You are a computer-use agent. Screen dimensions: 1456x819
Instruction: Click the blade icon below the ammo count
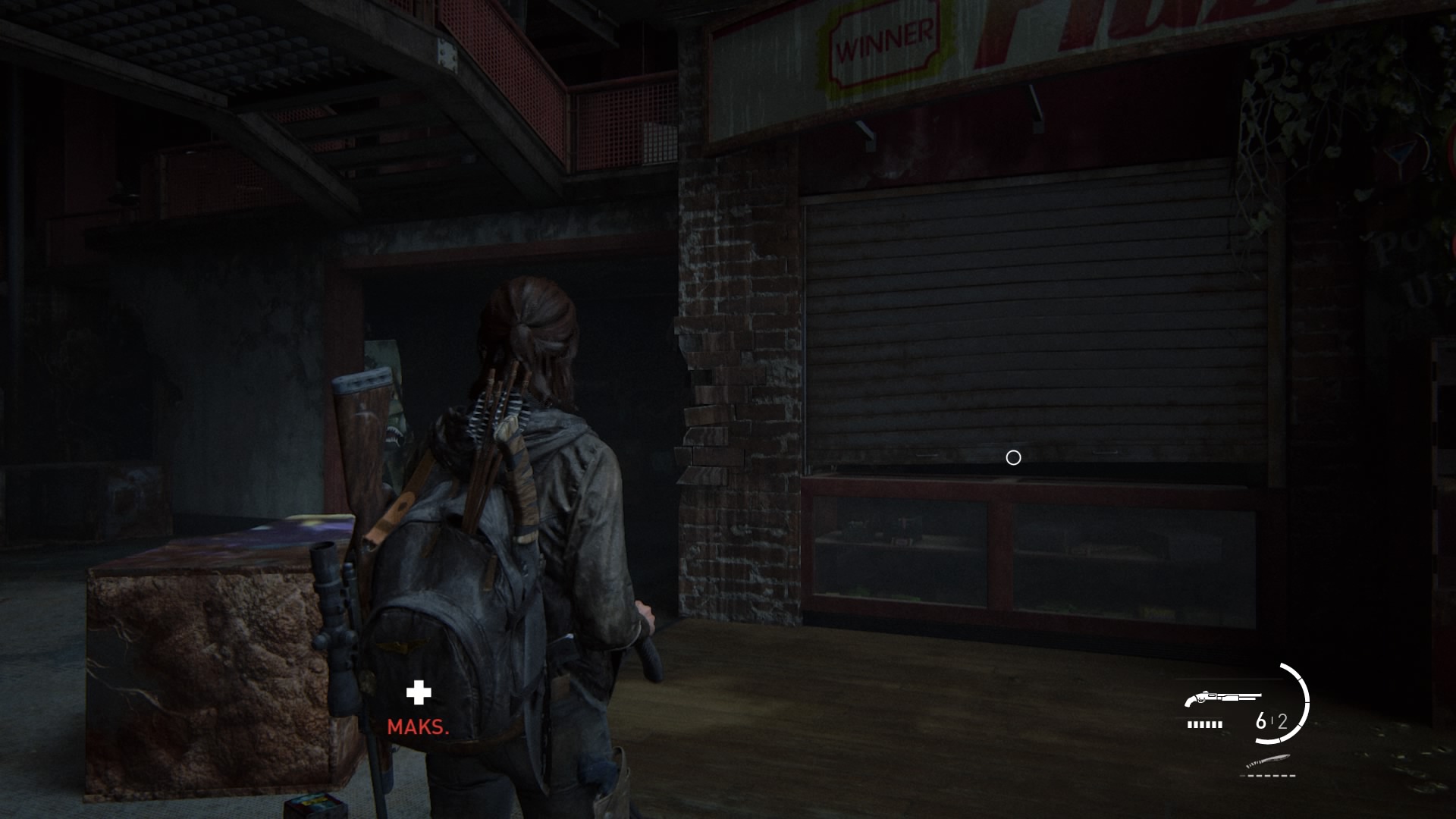point(1267,761)
